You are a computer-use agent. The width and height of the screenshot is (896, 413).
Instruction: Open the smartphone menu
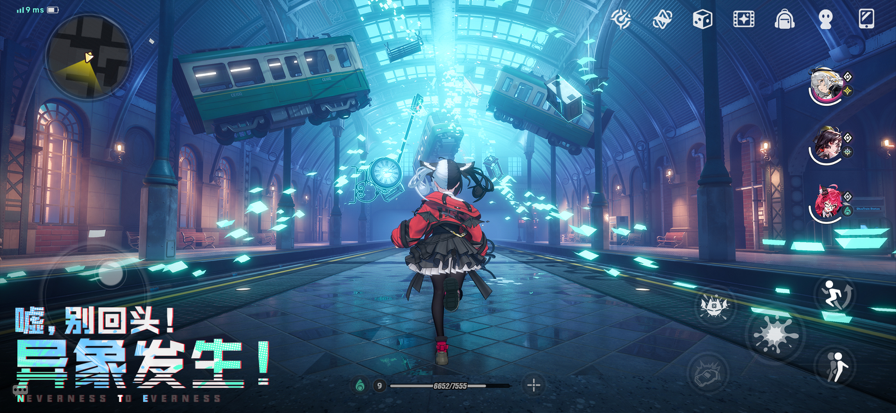866,19
